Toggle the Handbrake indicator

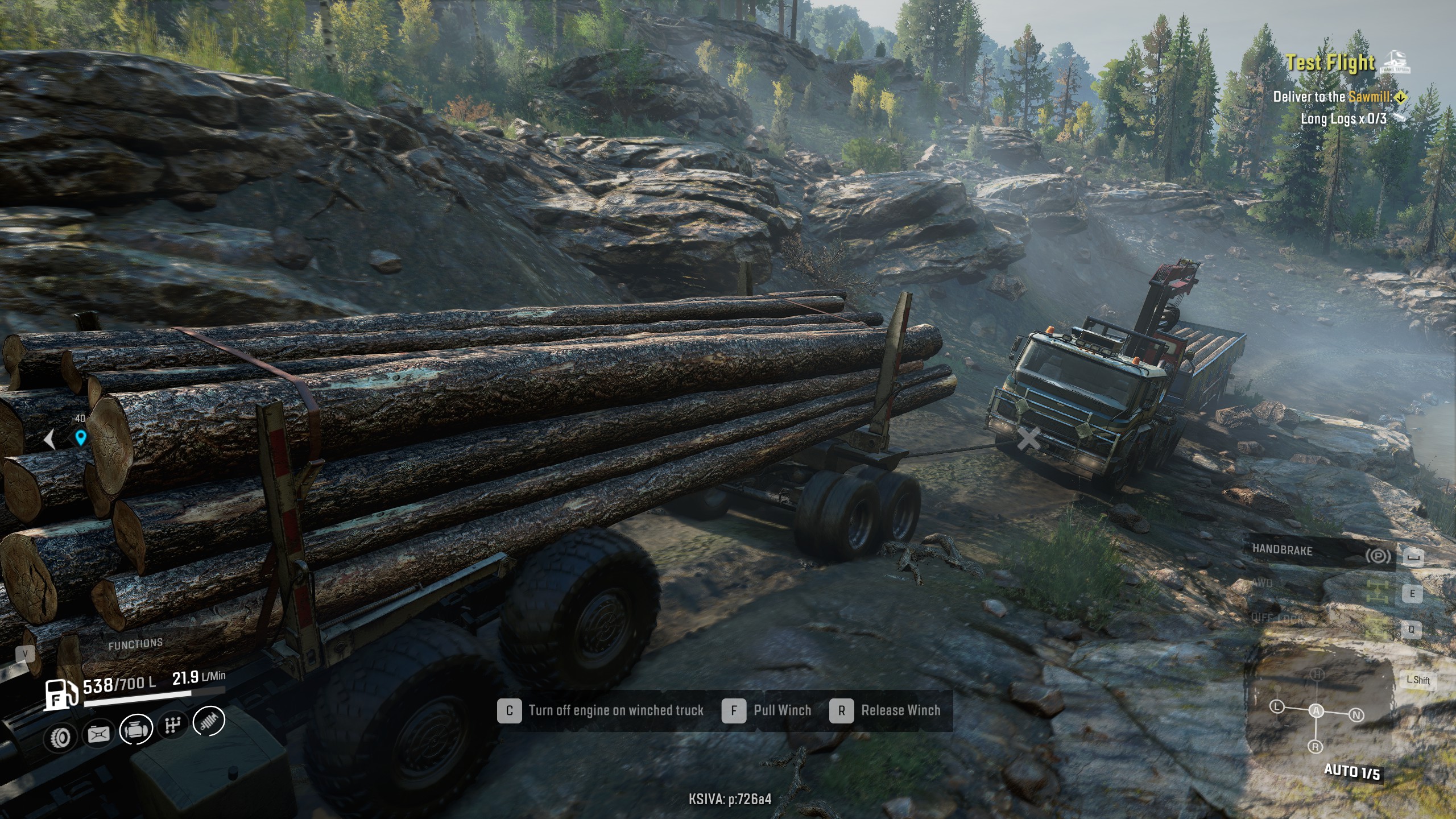point(1378,556)
